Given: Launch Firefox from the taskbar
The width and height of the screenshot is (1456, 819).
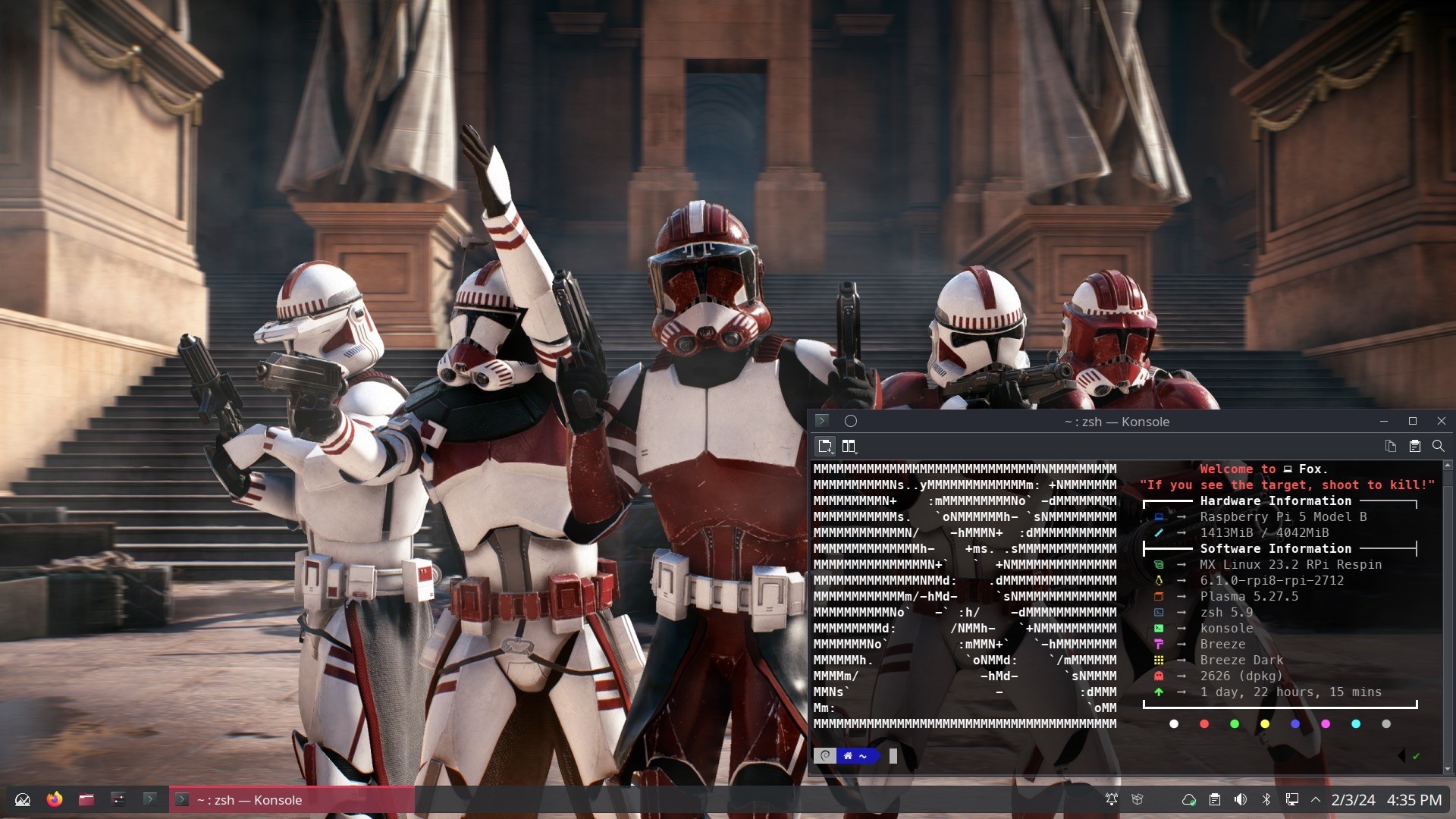Looking at the screenshot, I should coord(55,799).
